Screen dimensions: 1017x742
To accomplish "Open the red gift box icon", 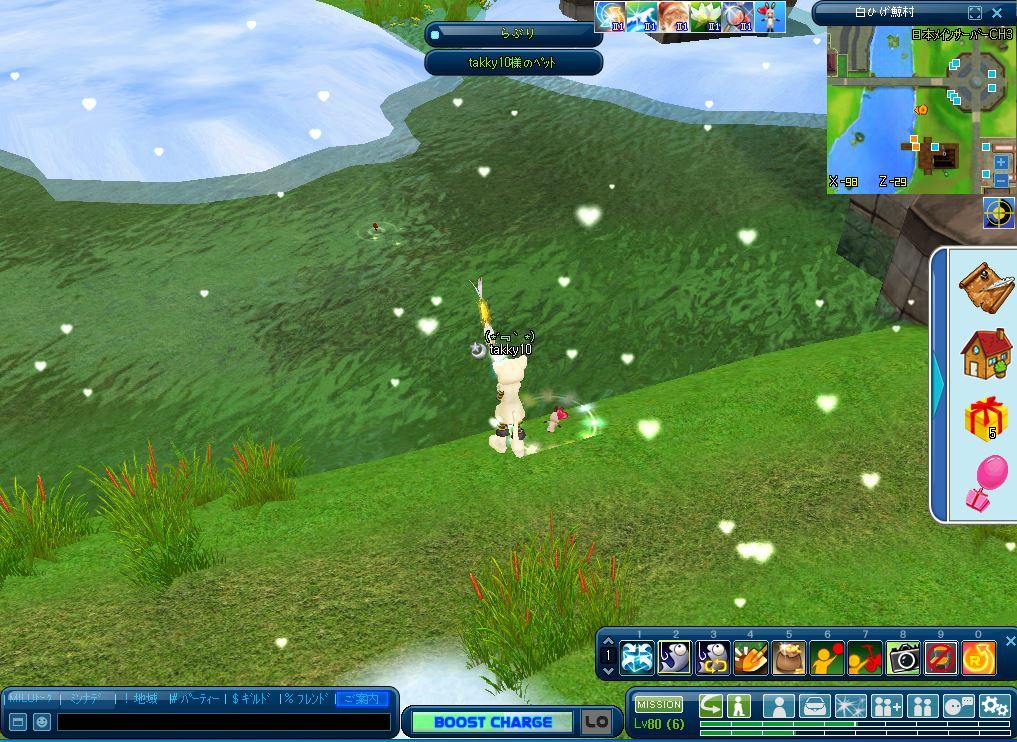I will pyautogui.click(x=985, y=418).
